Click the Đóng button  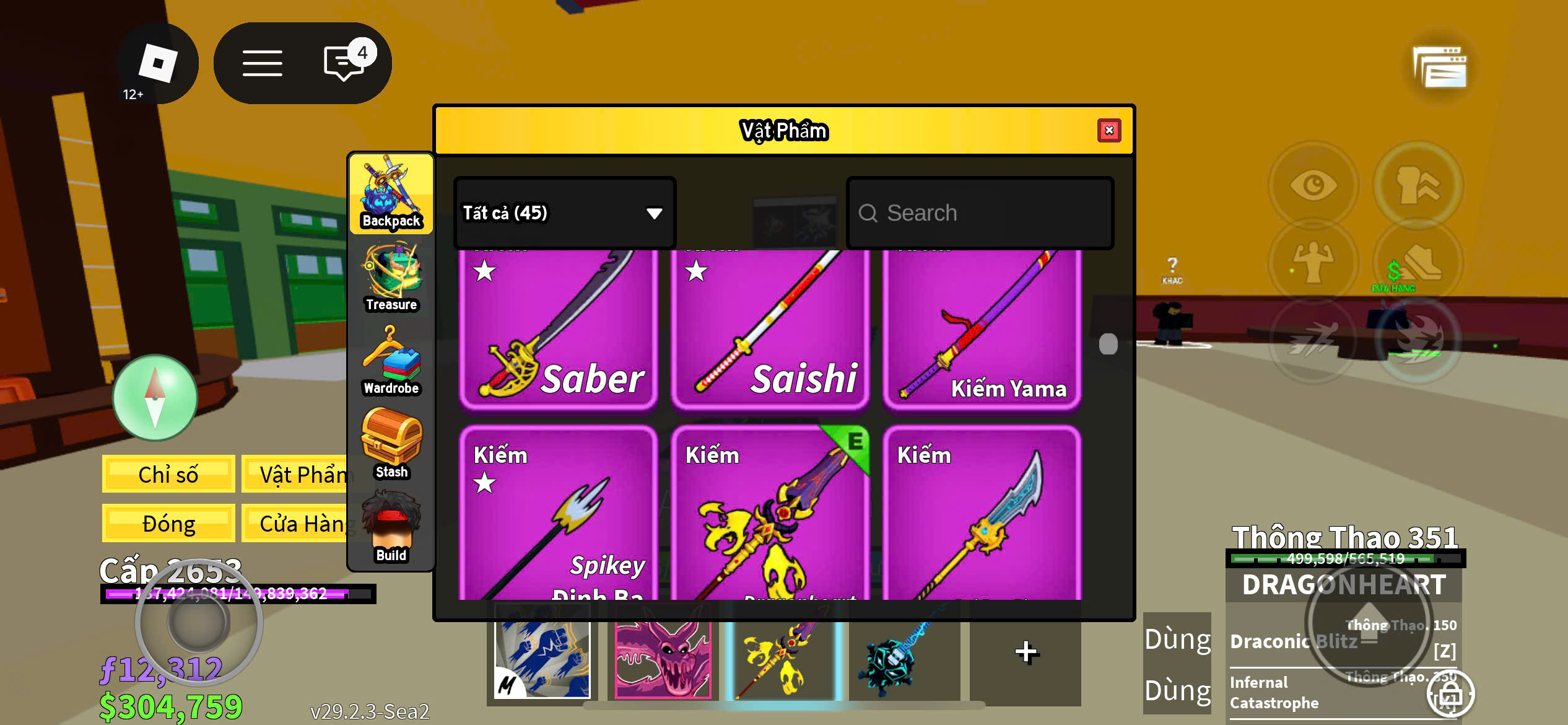(168, 524)
